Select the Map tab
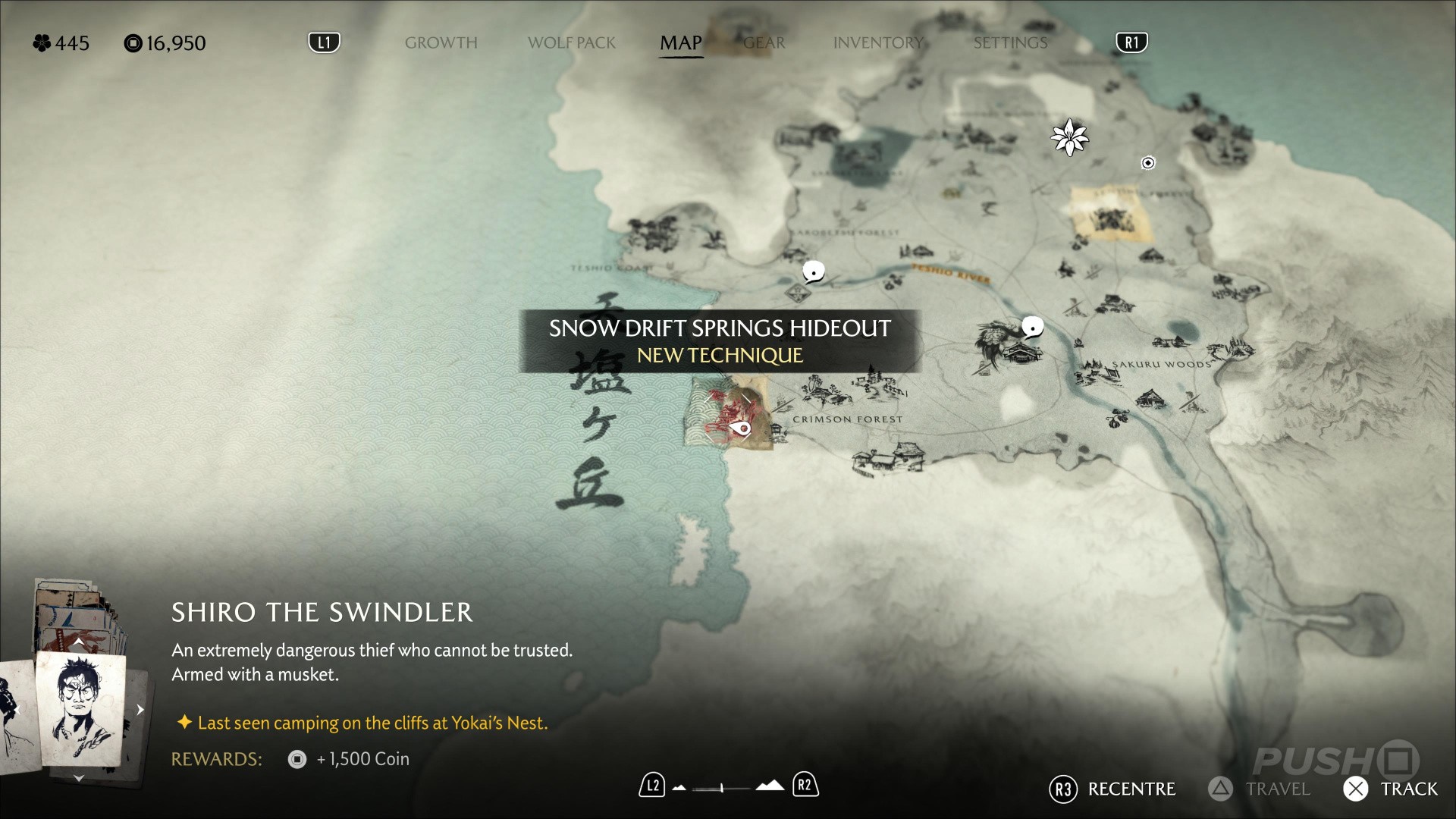Screen dimensions: 1456x819 click(x=680, y=43)
